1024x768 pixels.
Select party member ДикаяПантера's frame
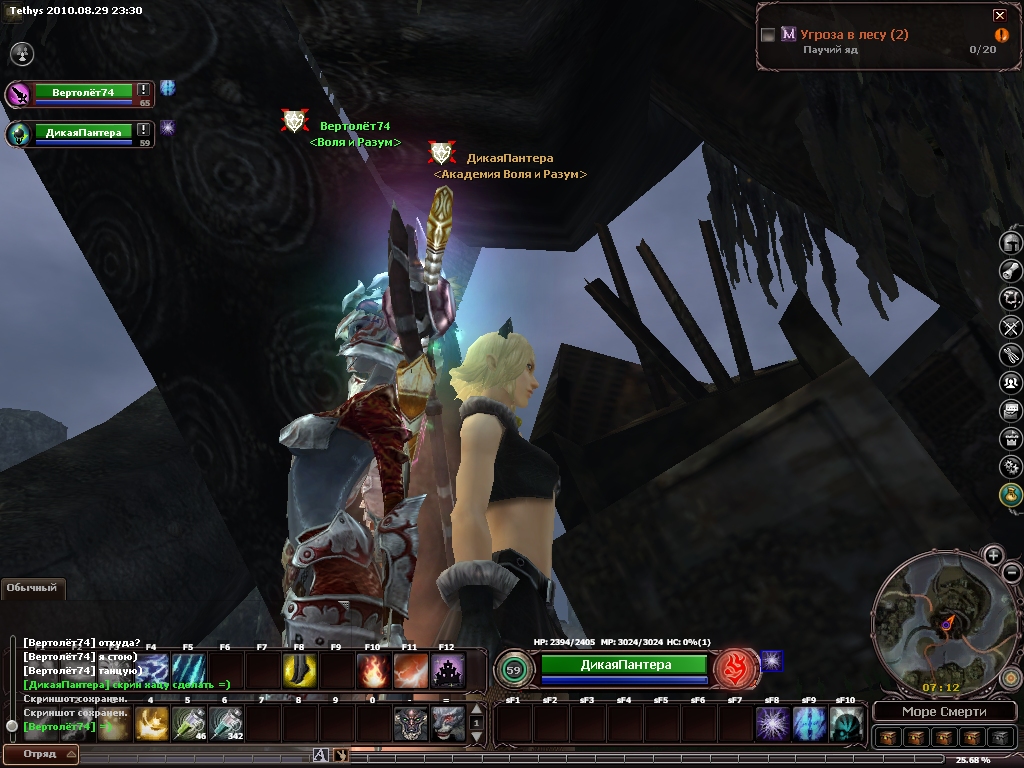(83, 133)
